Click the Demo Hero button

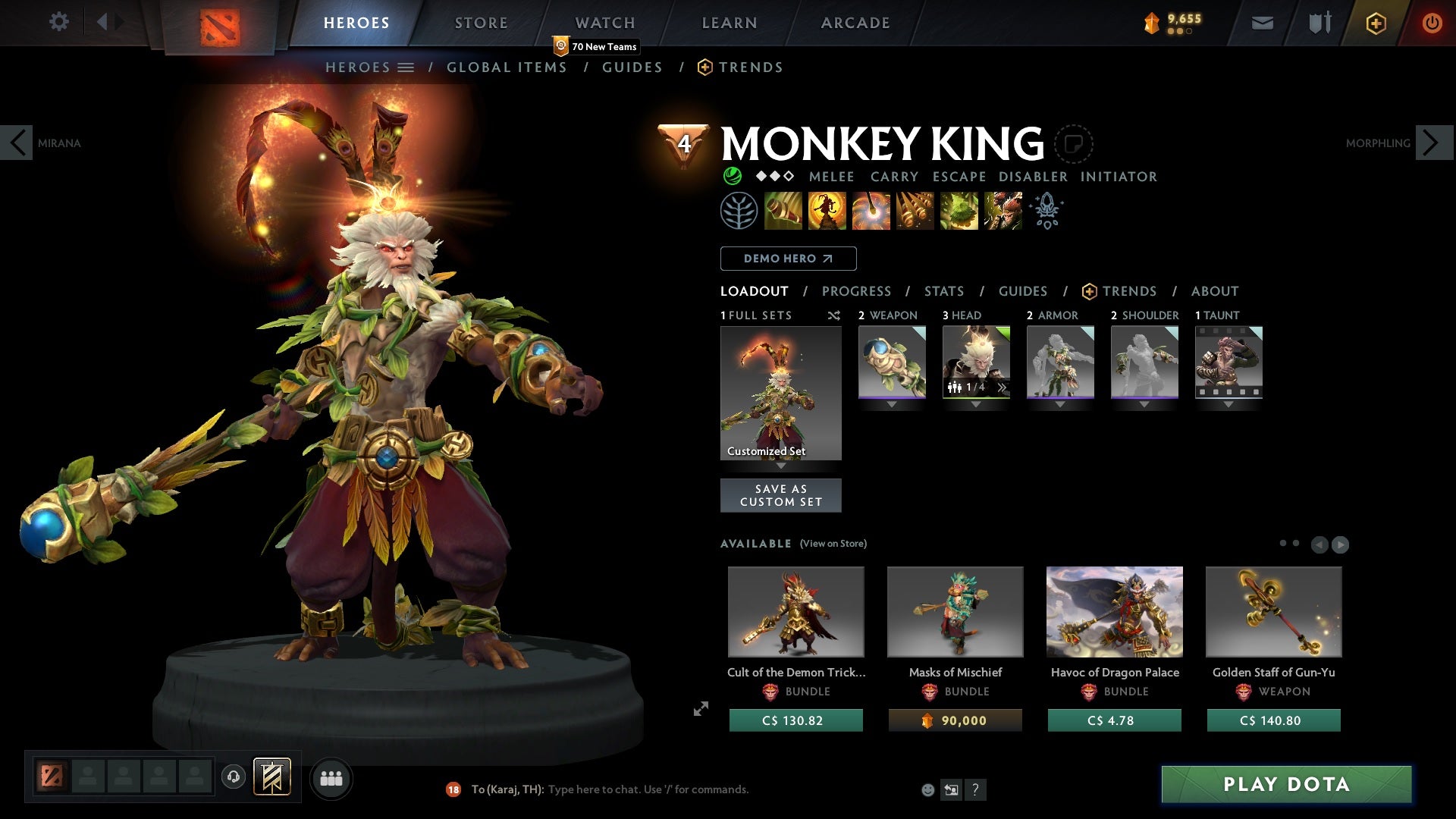(x=787, y=259)
